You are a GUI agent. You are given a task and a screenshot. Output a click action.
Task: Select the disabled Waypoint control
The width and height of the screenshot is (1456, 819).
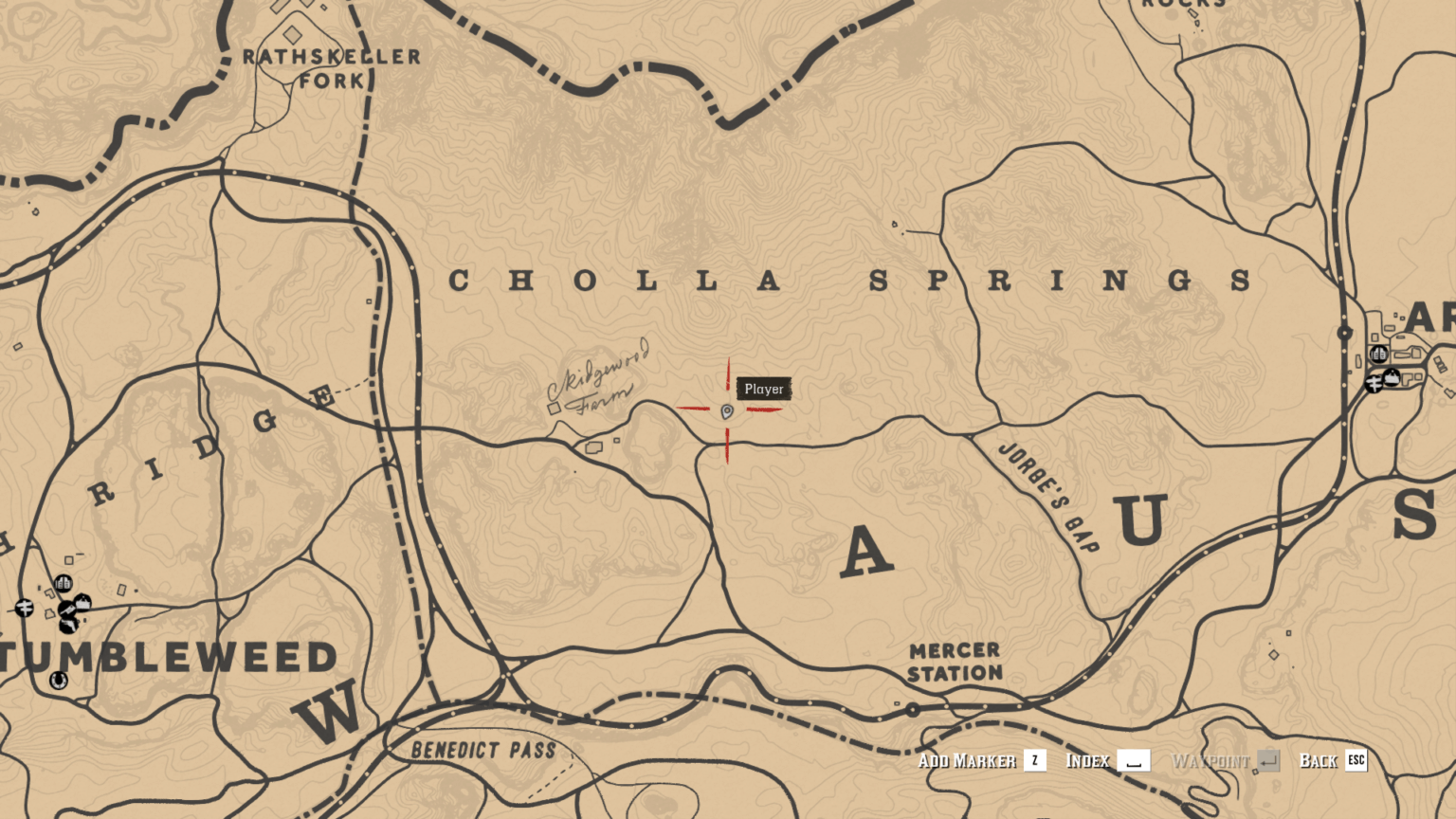1210,760
